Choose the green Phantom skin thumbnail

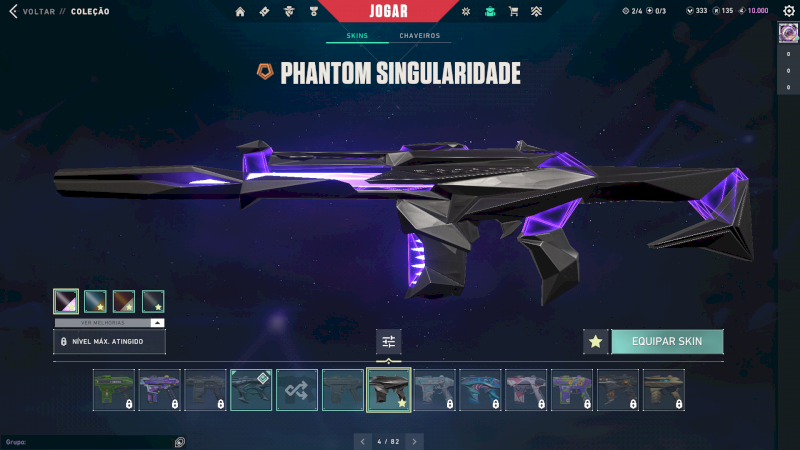click(113, 390)
